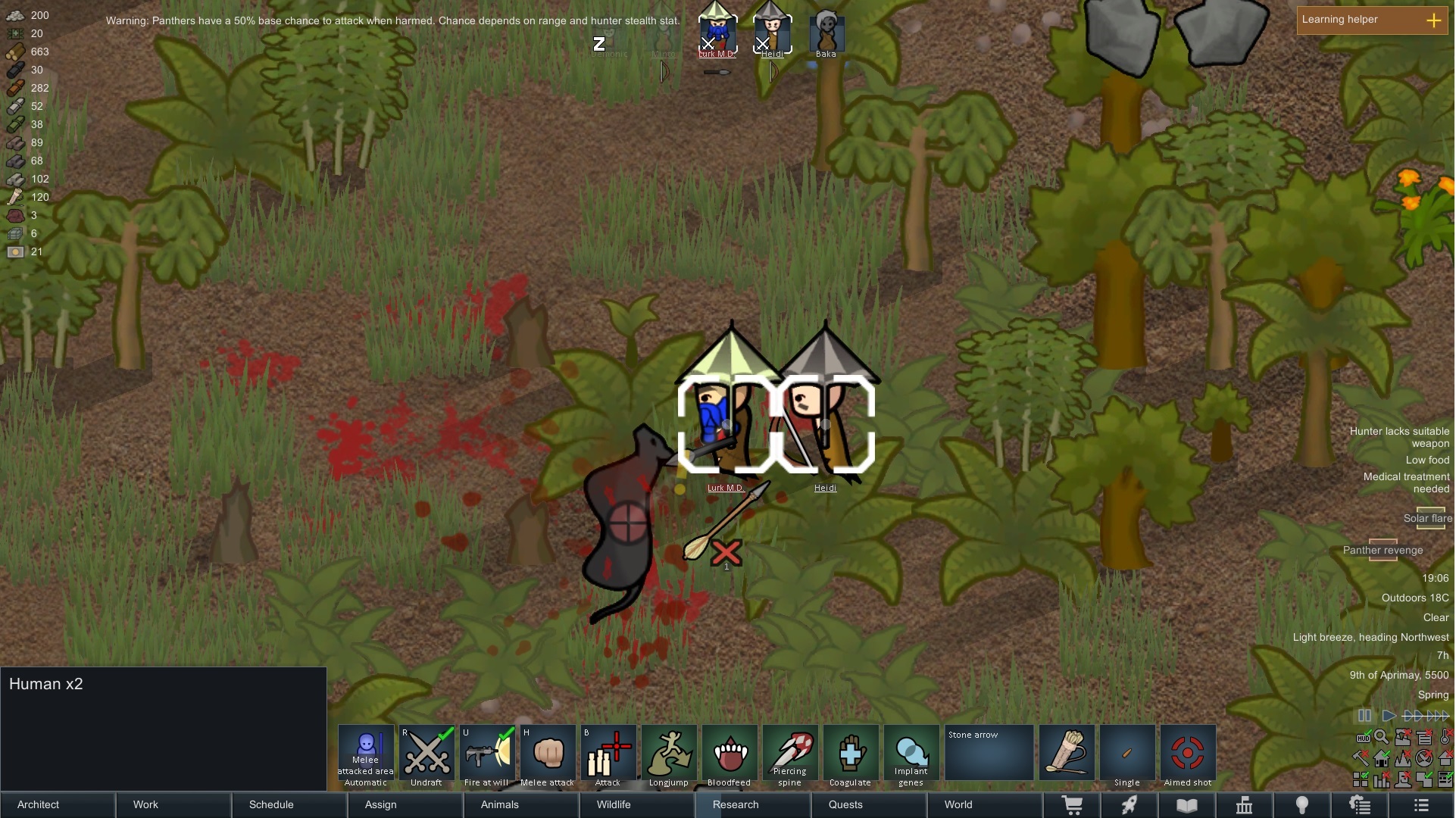Switch to Aimed shot attack mode
The height and width of the screenshot is (818, 1456).
click(x=1187, y=755)
